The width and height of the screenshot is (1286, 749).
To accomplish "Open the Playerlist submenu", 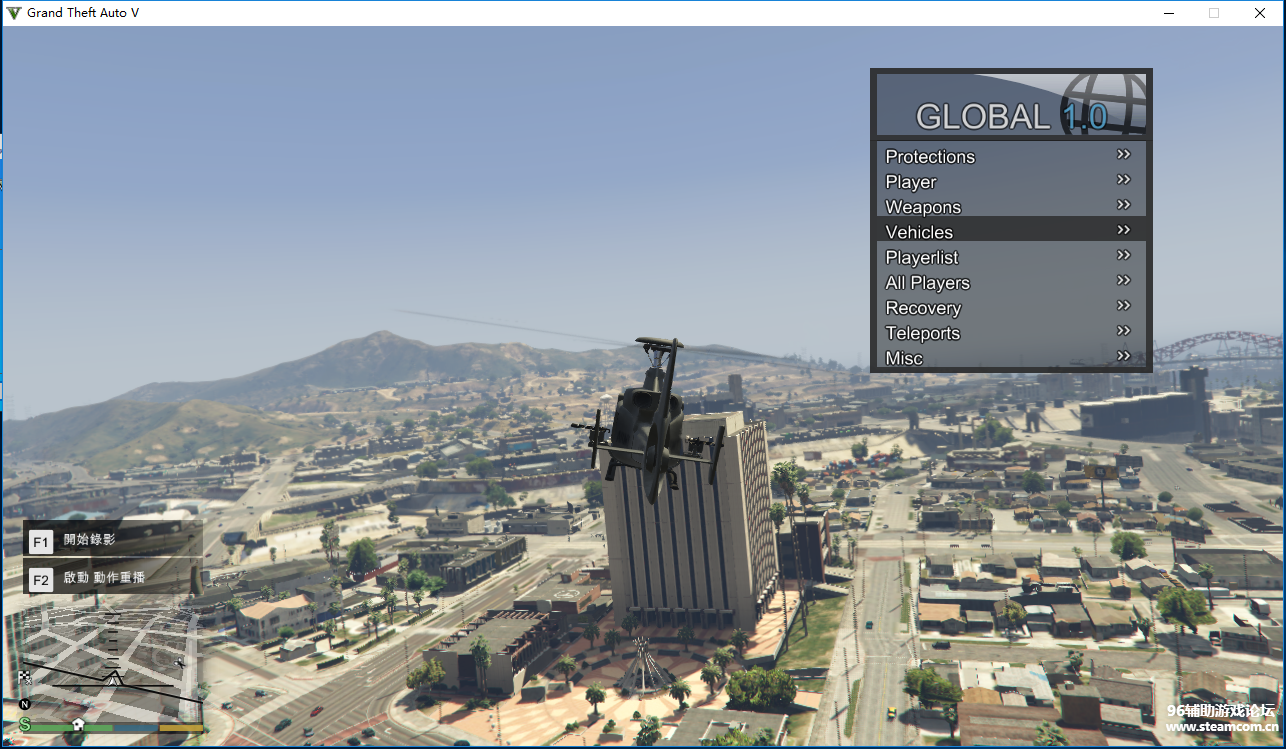I will pyautogui.click(x=1010, y=257).
